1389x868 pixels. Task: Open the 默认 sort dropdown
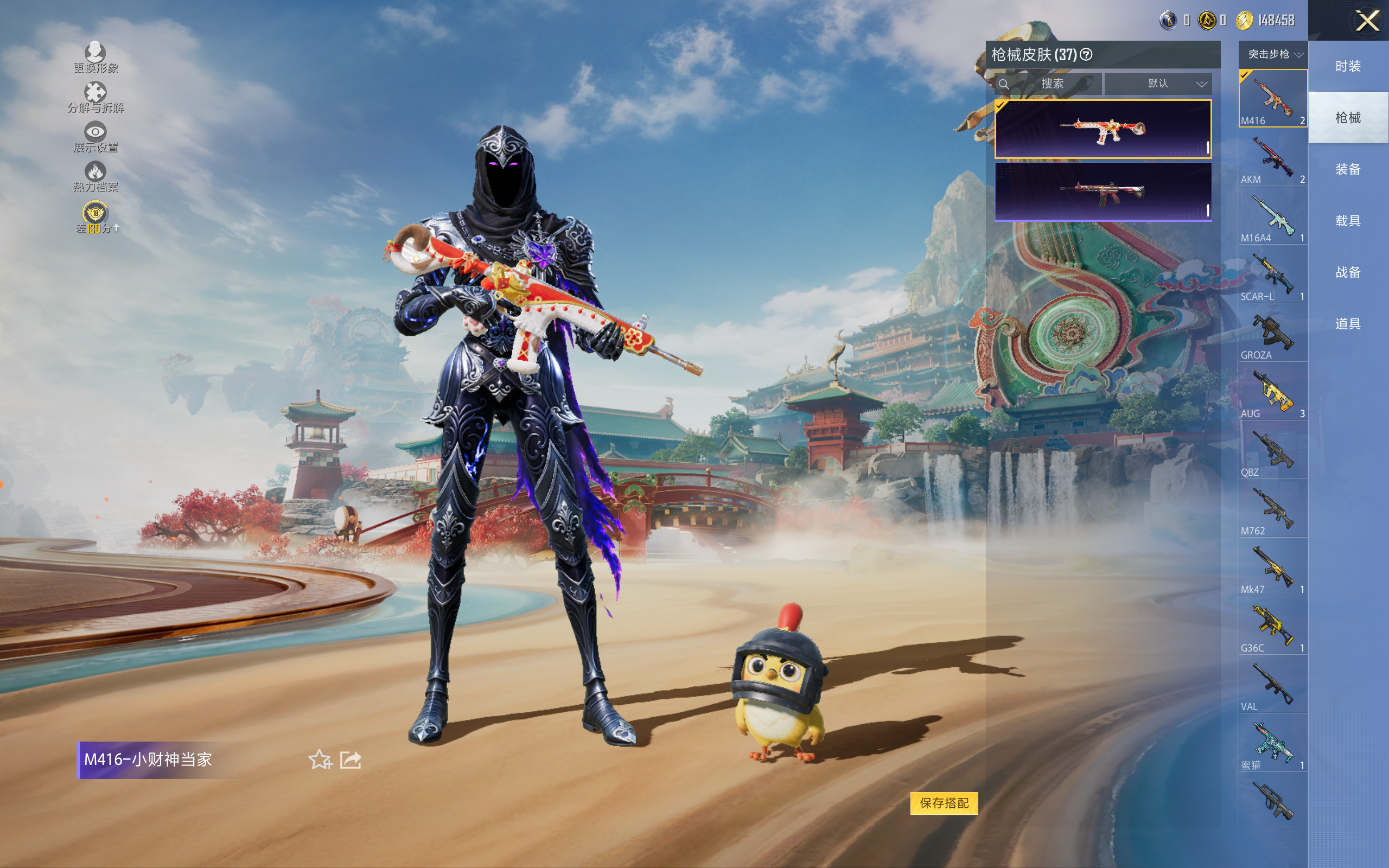click(1158, 84)
